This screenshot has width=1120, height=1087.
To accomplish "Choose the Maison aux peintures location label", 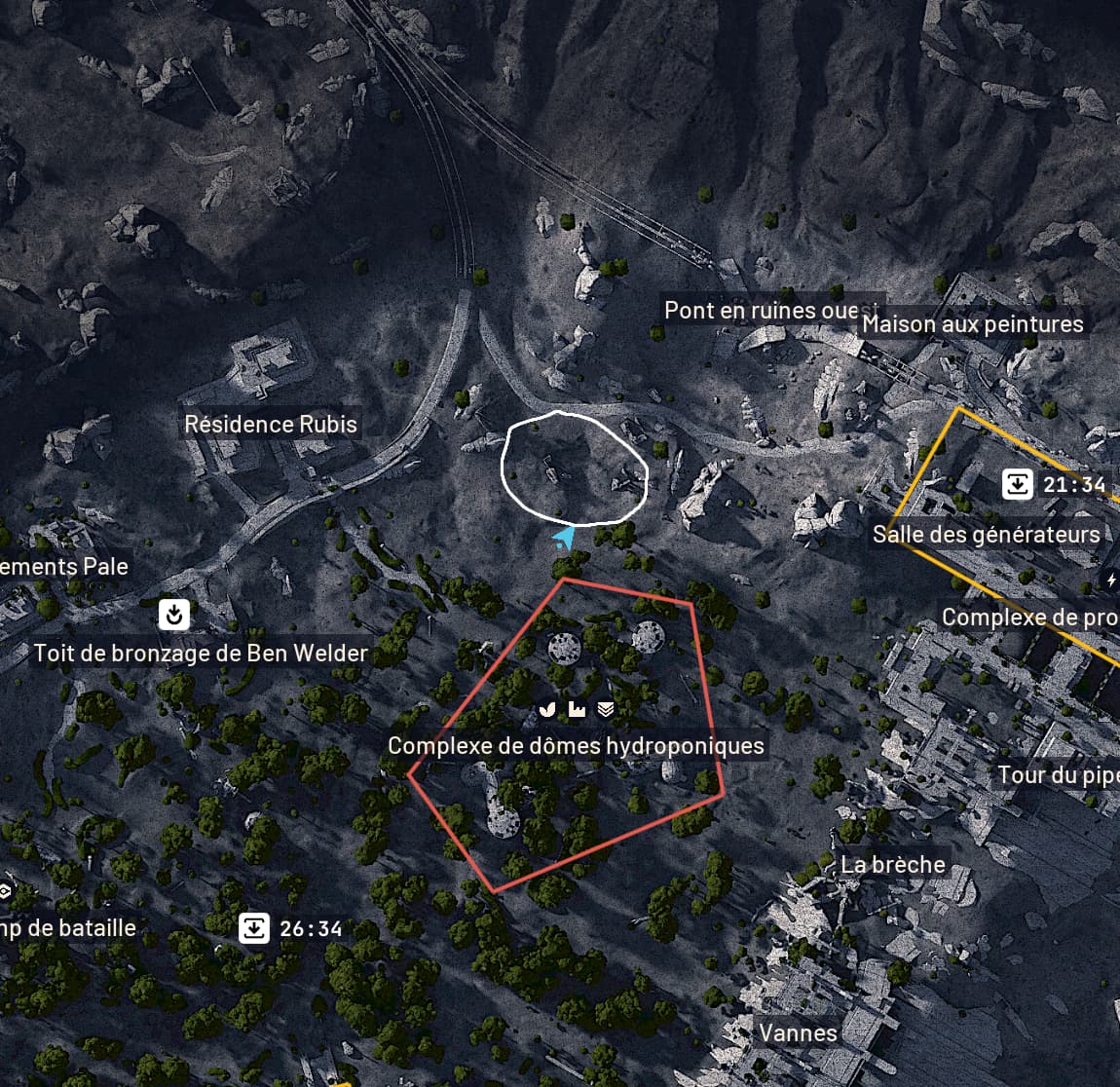I will 973,324.
